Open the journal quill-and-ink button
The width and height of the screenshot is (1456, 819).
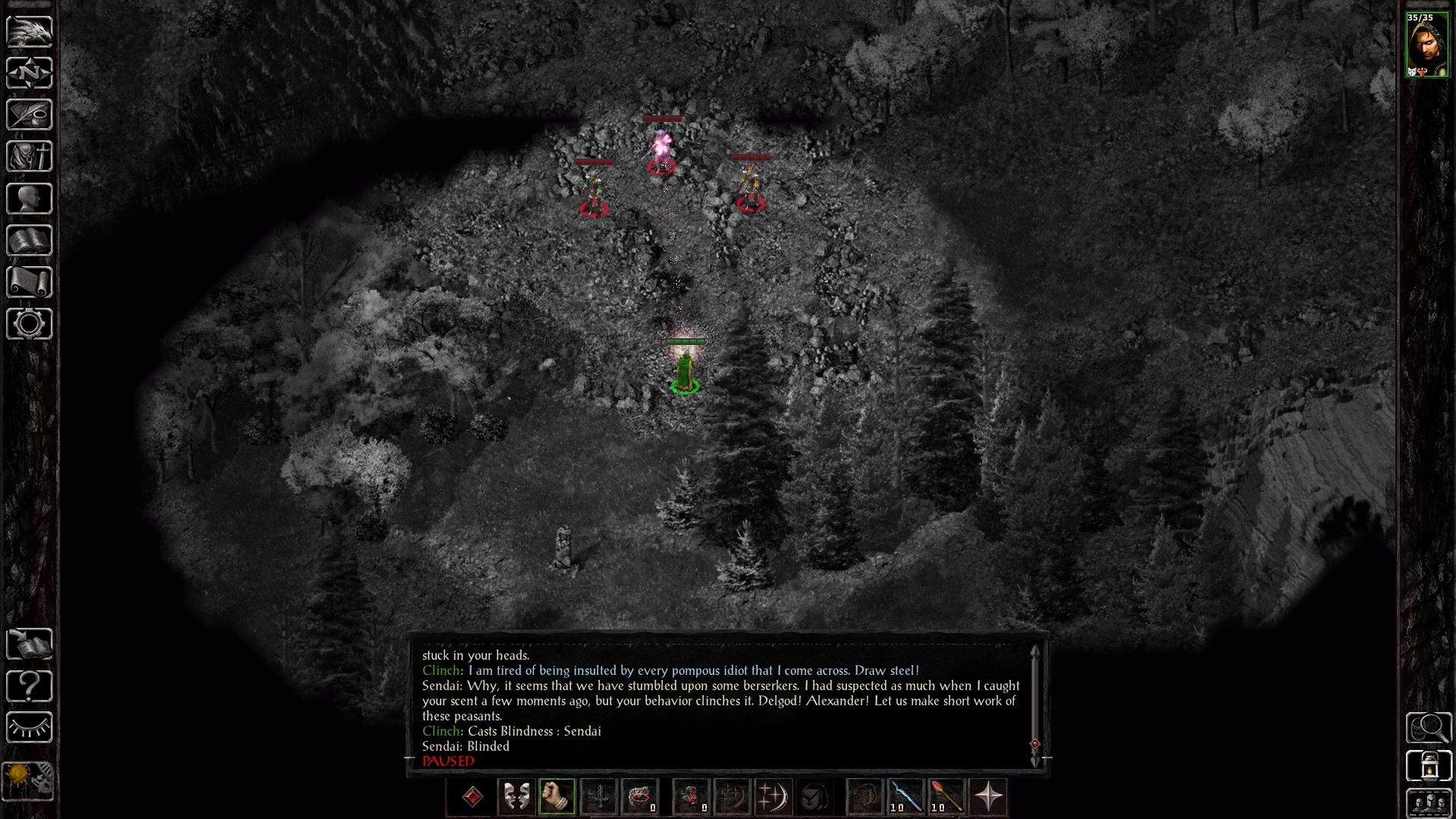click(30, 115)
